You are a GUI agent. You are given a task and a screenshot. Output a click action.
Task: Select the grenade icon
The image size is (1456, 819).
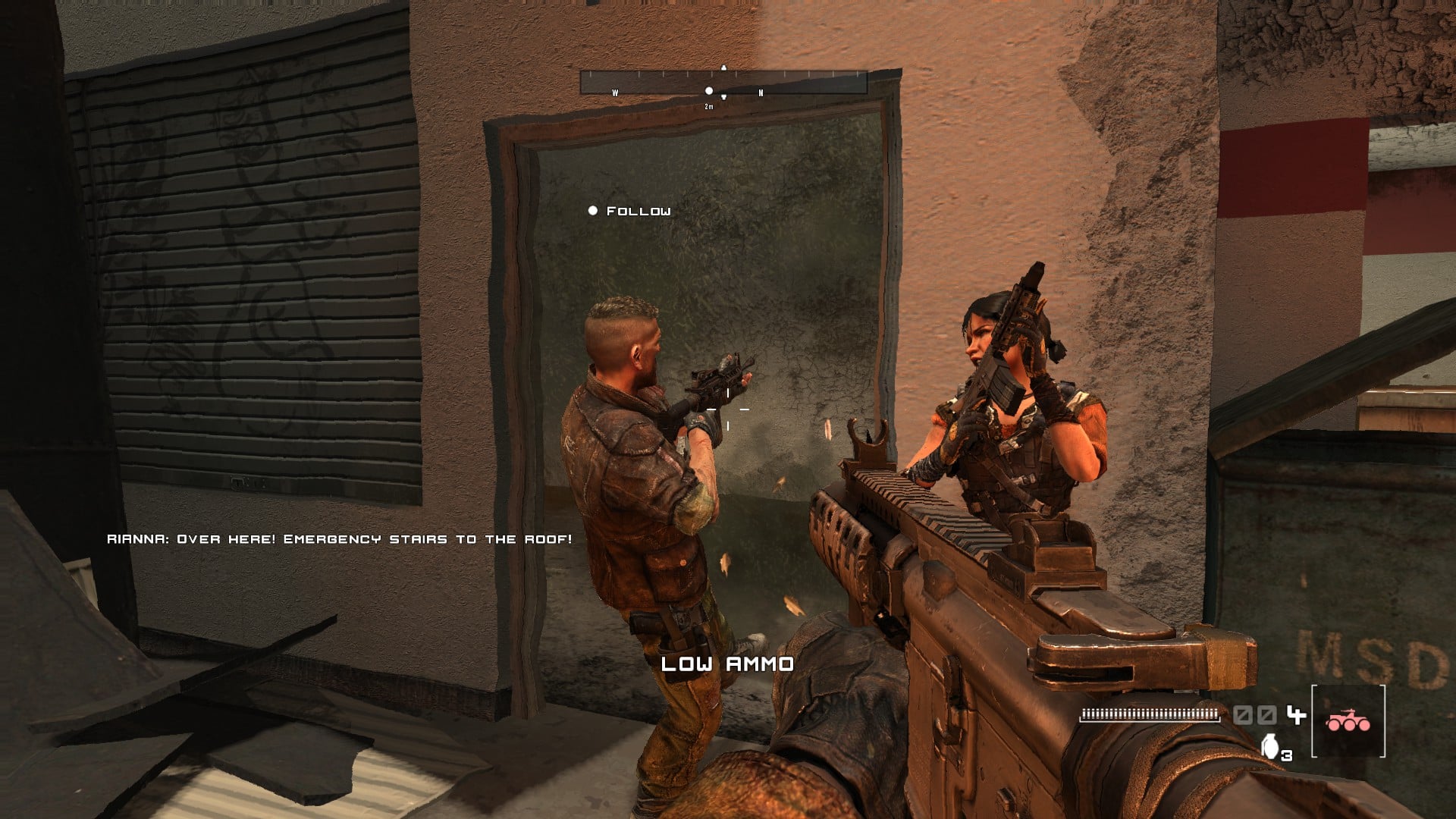point(1269,746)
